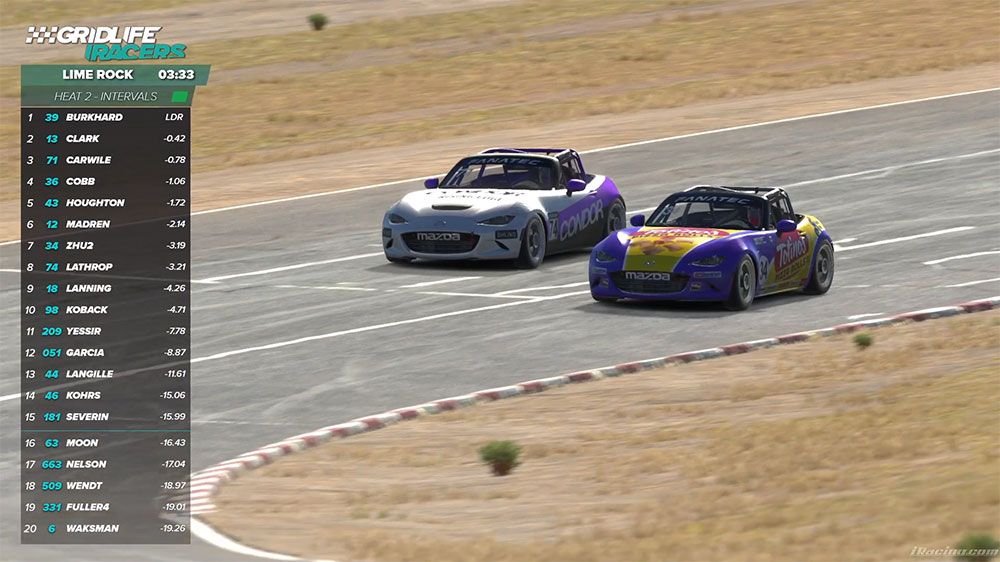Click the Gridlife iRacers logo
1000x562 pixels.
[106, 43]
